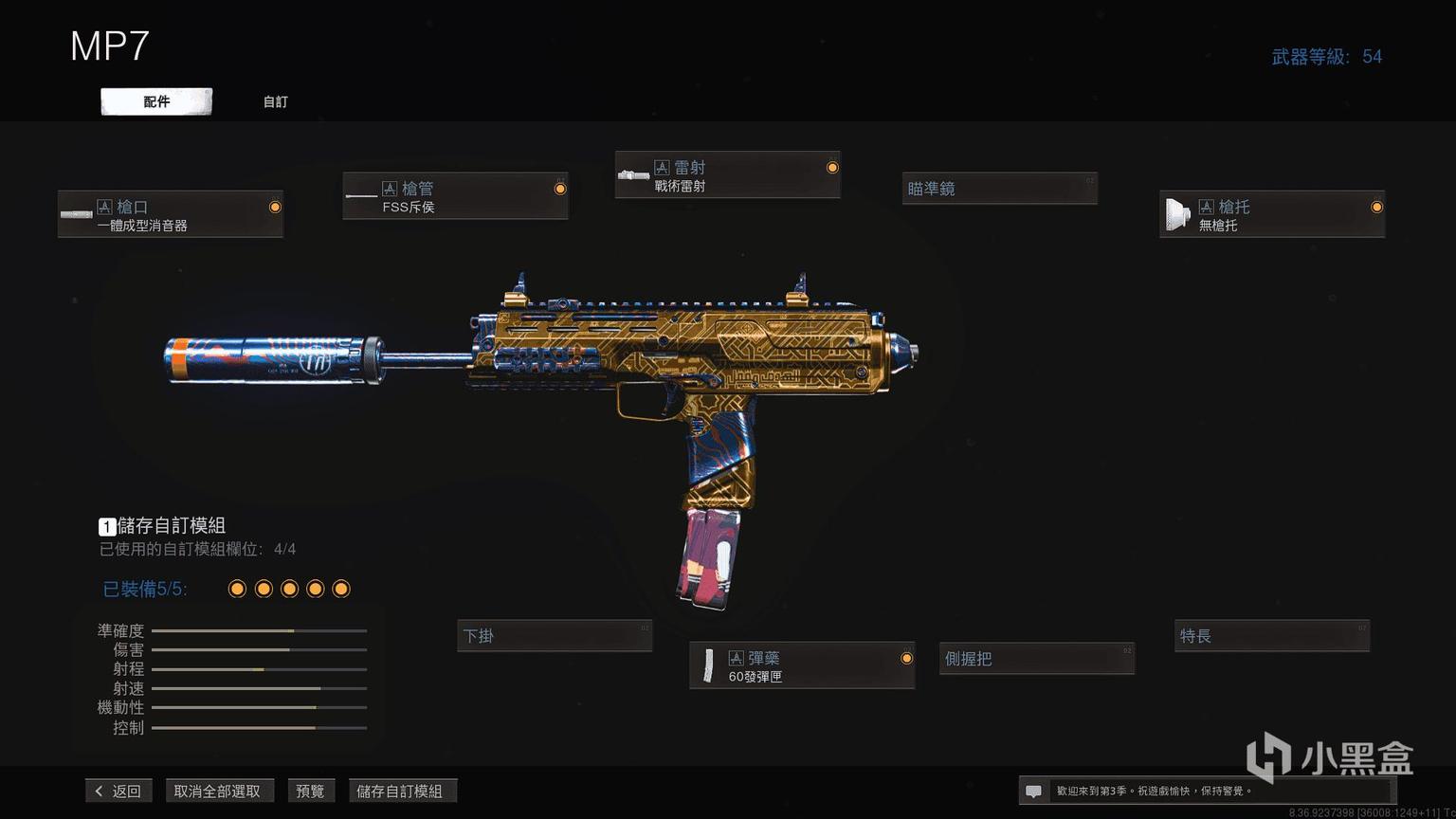This screenshot has width=1456, height=819.
Task: Open the 預覽 weapon preview
Action: (310, 791)
